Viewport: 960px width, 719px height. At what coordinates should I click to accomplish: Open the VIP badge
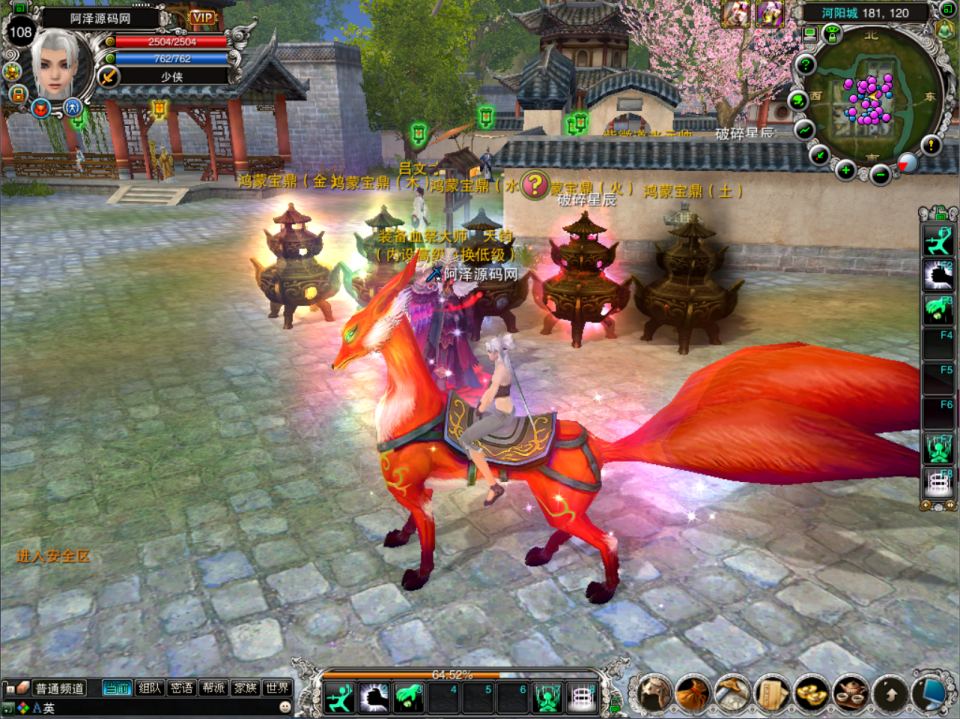pyautogui.click(x=203, y=18)
